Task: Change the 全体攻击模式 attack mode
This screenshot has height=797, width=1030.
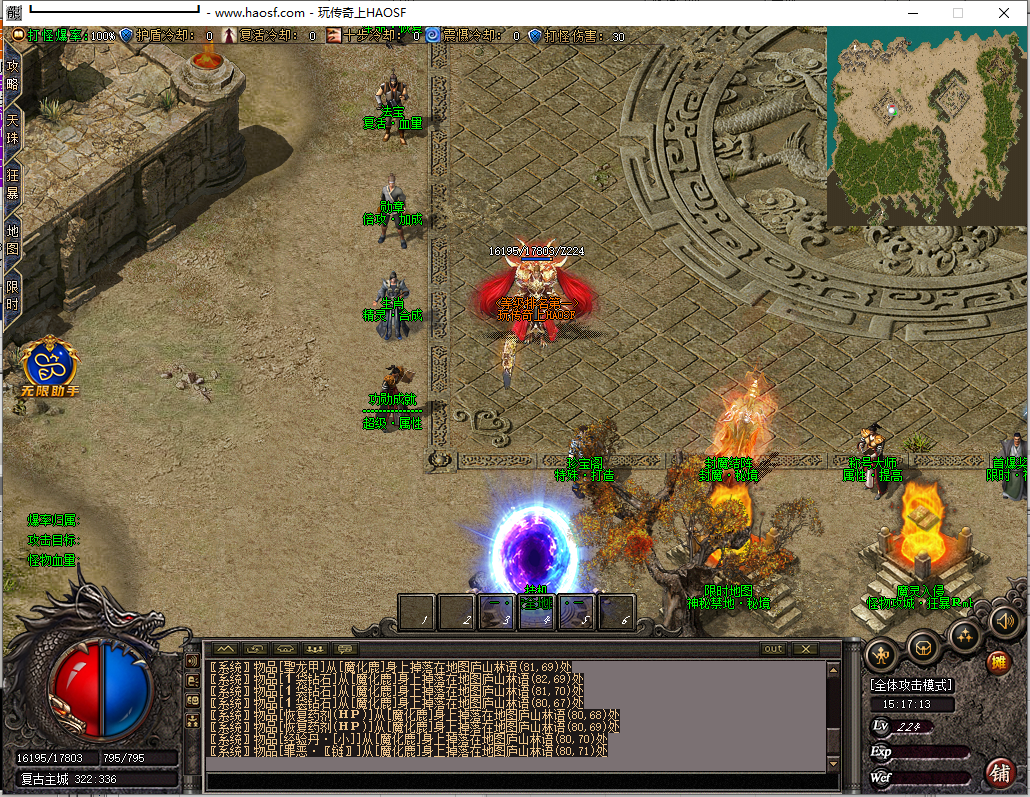Action: [x=911, y=685]
